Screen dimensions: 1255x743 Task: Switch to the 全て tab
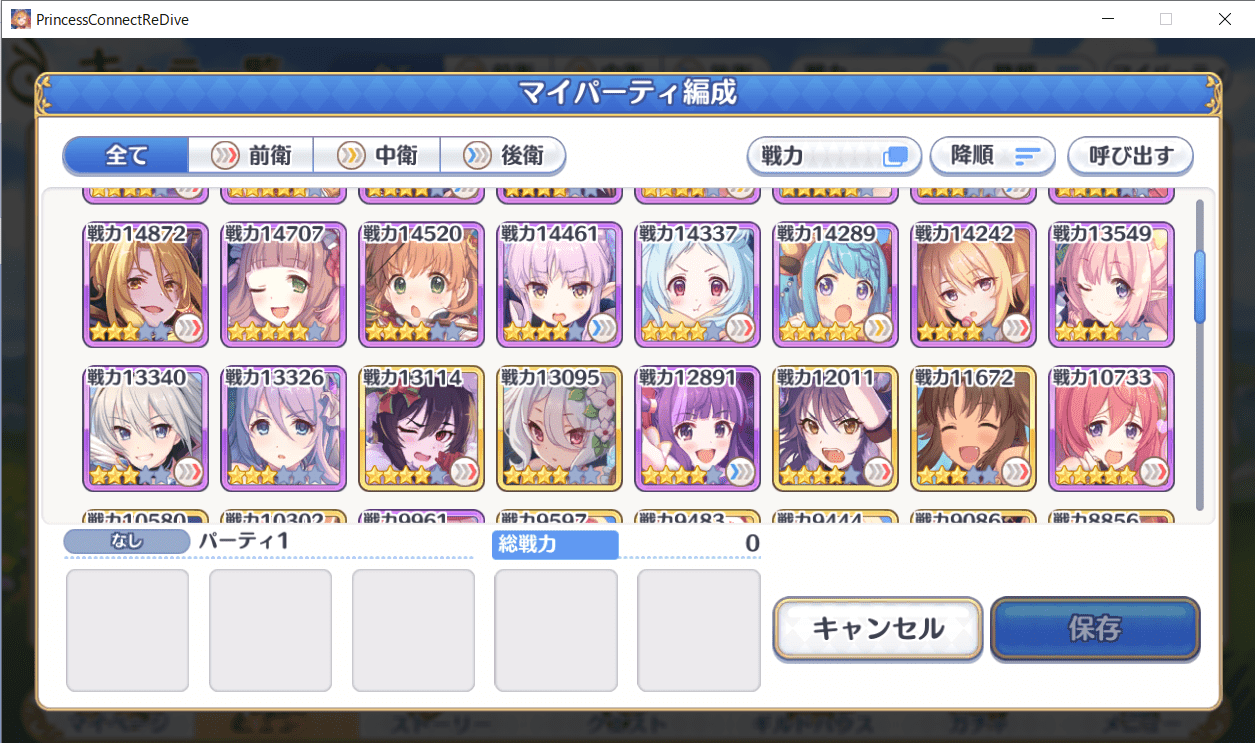pyautogui.click(x=126, y=156)
